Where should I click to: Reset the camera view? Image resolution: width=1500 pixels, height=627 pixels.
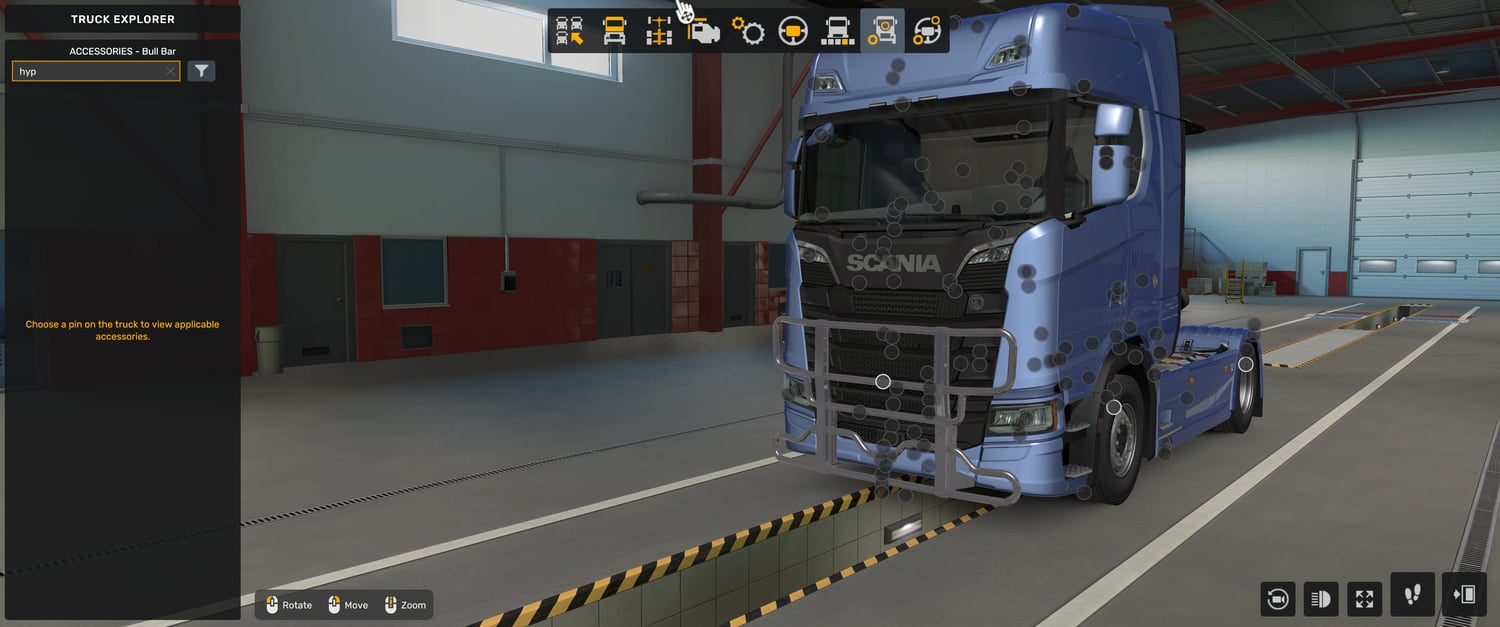pyautogui.click(x=1277, y=599)
